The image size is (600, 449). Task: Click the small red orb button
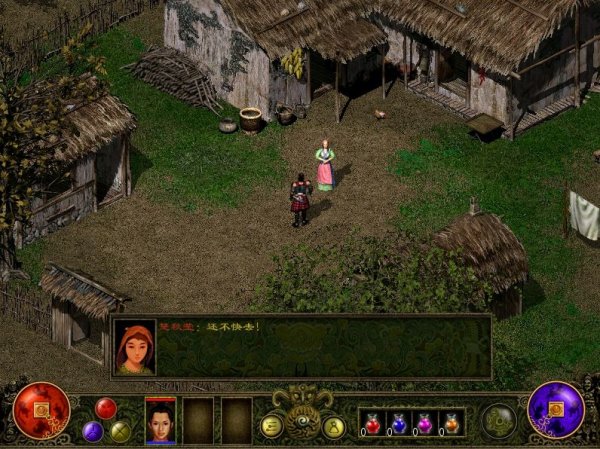pyautogui.click(x=105, y=407)
